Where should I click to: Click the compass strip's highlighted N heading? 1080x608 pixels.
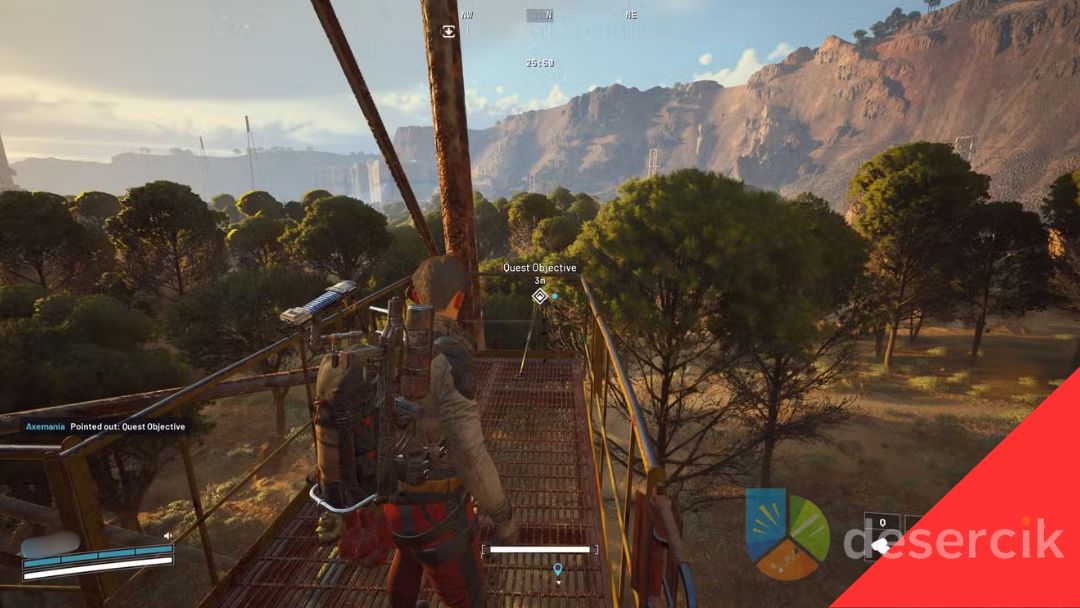540,15
